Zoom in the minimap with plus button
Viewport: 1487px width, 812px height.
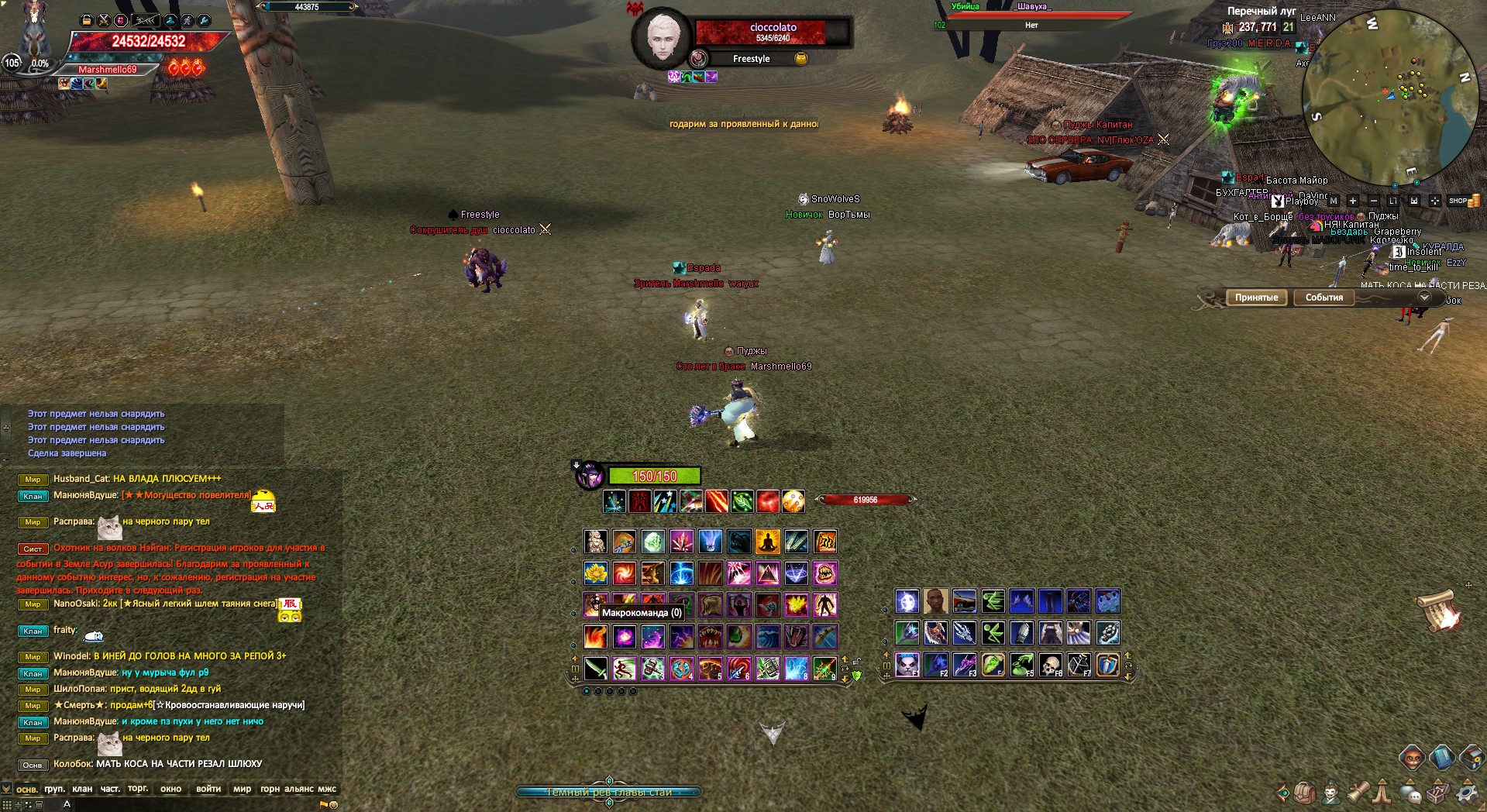click(x=1353, y=201)
